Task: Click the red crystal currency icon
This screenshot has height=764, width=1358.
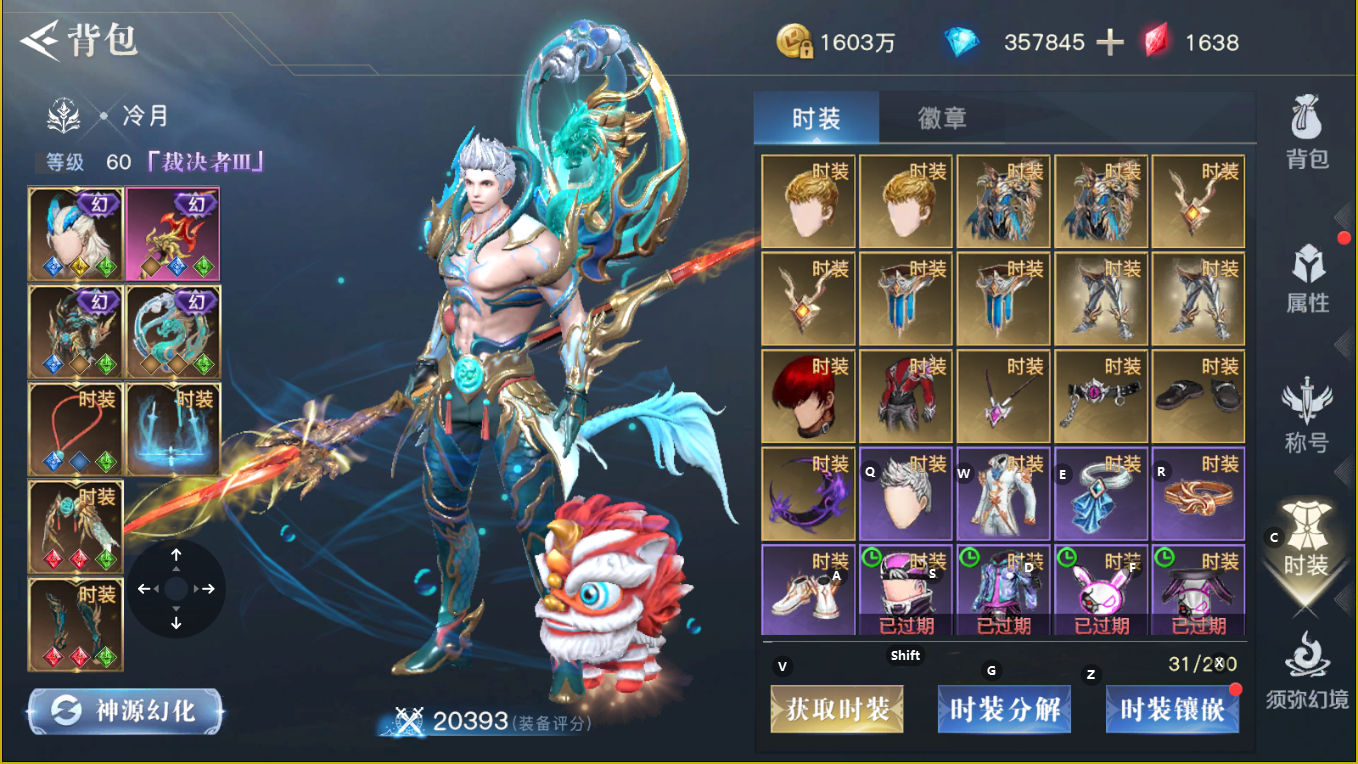Action: [1158, 41]
